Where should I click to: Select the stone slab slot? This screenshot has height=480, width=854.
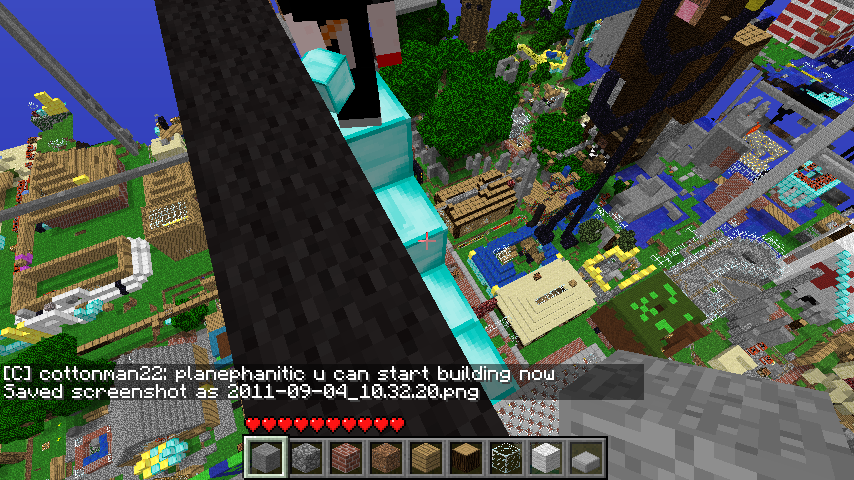[586, 458]
